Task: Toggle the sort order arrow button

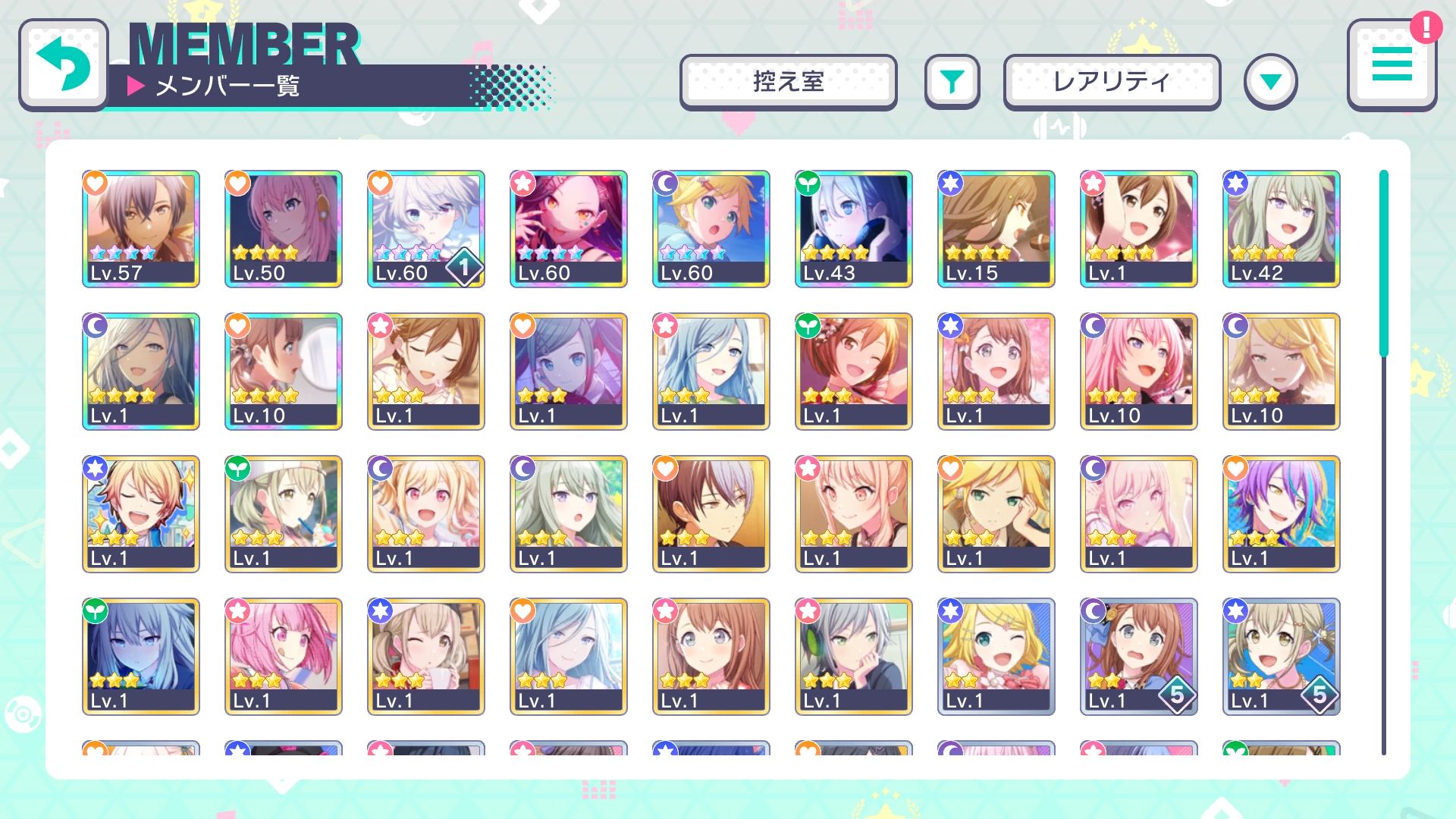Action: point(1270,82)
